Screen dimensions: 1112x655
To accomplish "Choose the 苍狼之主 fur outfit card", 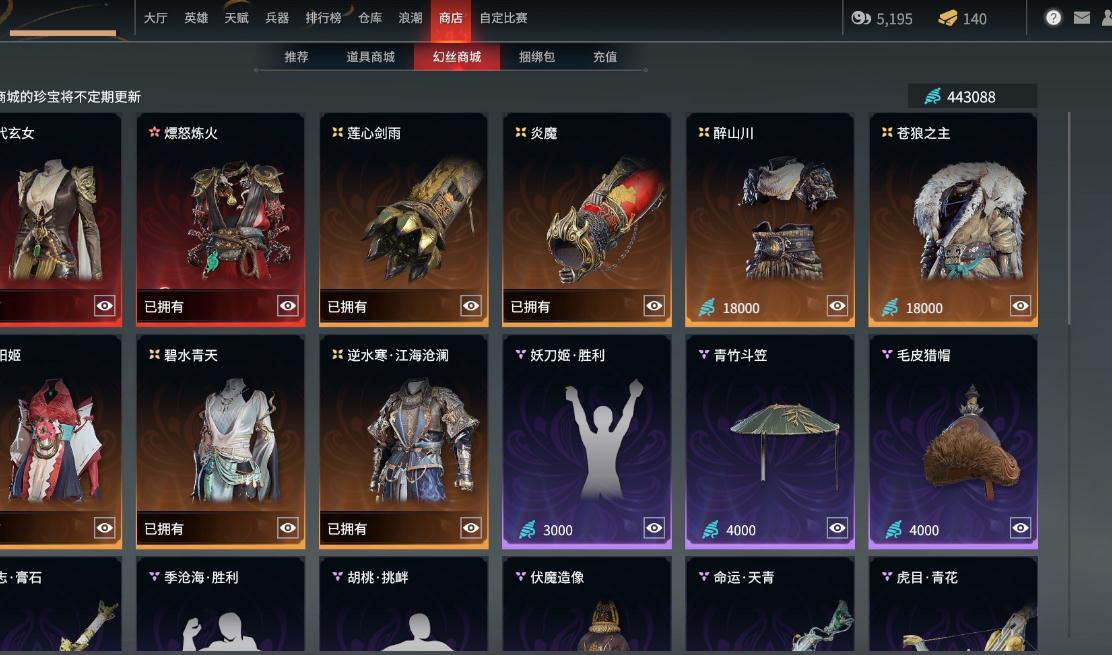I will (x=953, y=215).
